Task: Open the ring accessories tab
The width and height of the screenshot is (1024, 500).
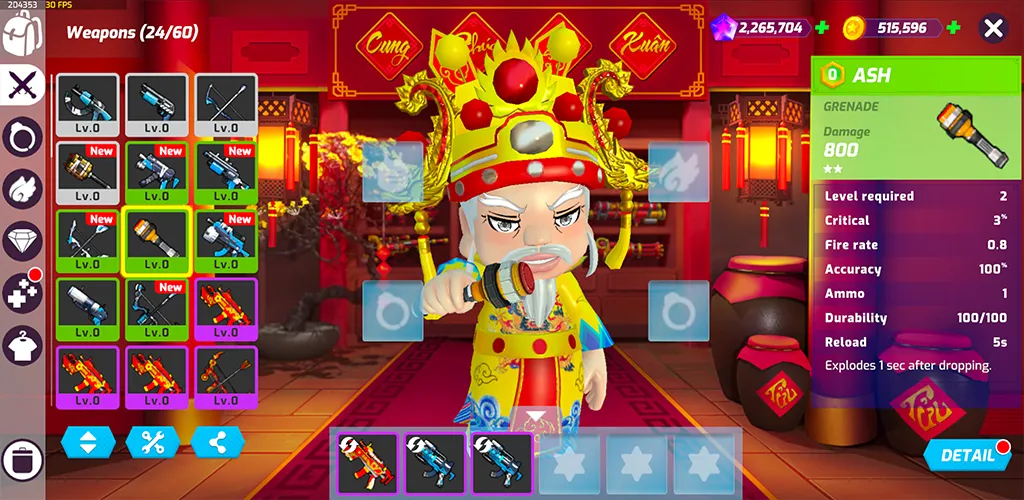Action: tap(22, 137)
